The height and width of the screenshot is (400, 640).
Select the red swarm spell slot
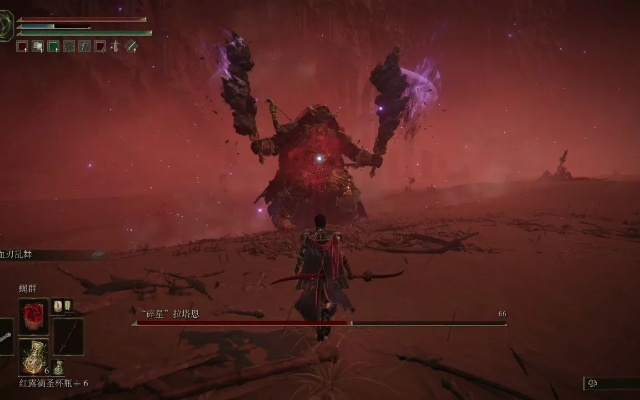[33, 315]
